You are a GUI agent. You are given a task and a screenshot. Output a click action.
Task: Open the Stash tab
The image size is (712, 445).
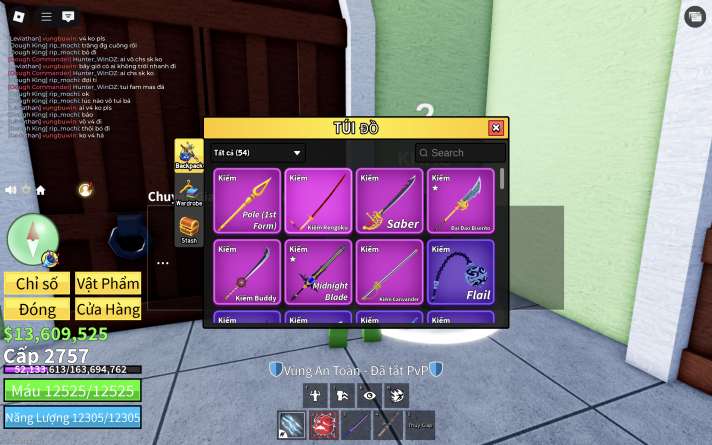tap(189, 229)
